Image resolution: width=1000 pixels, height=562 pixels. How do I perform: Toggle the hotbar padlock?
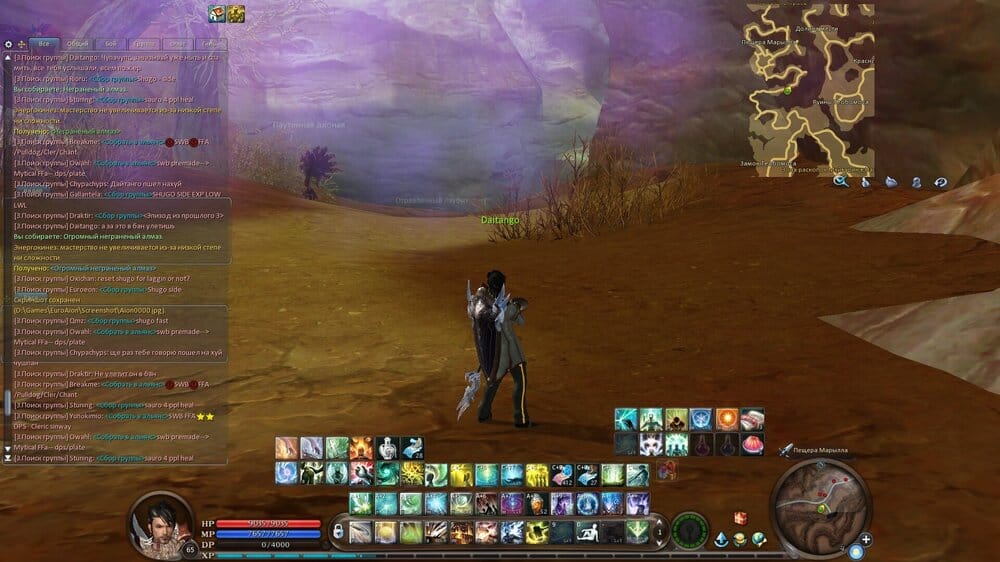pos(338,531)
